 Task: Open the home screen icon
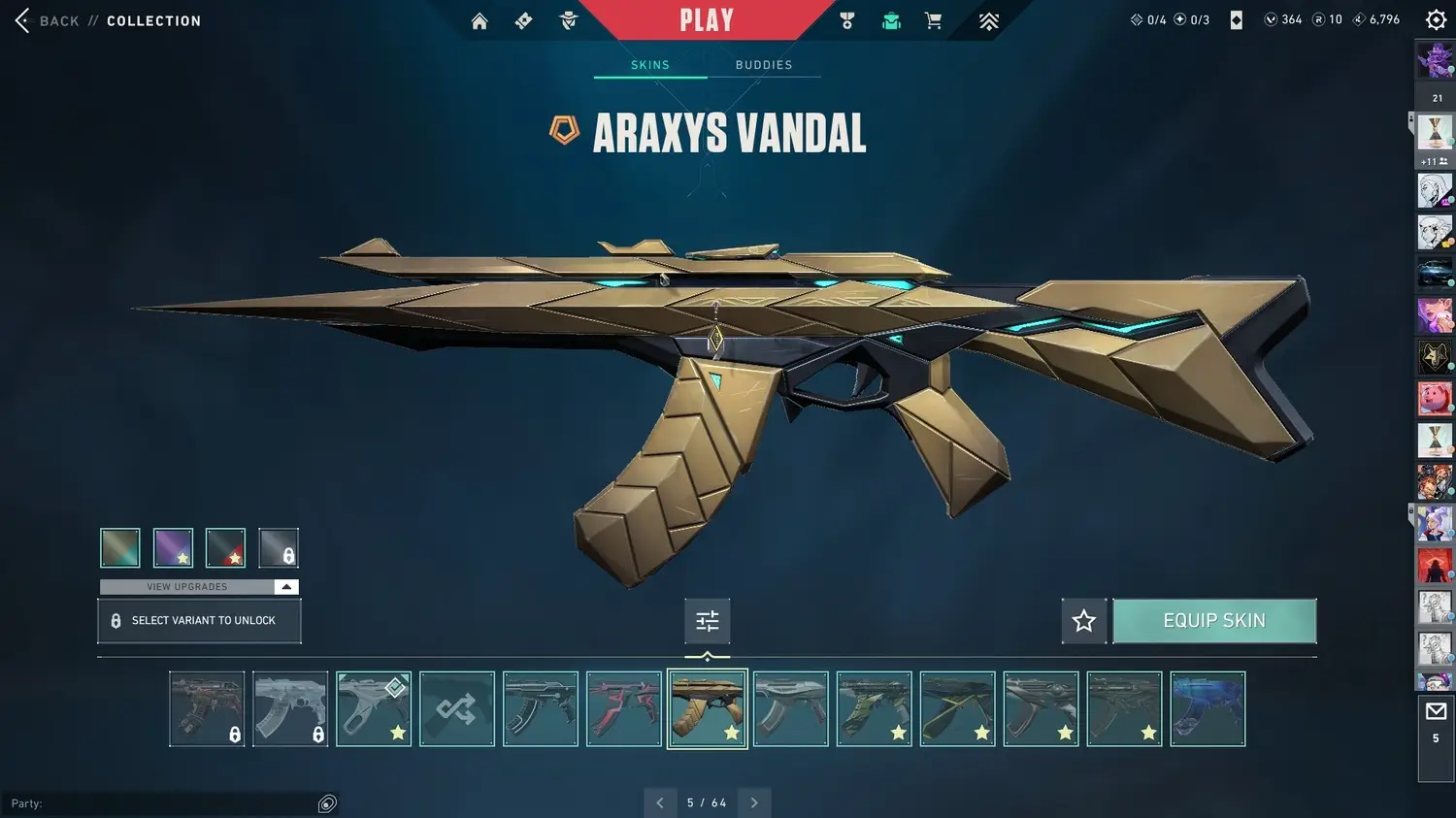coord(480,21)
